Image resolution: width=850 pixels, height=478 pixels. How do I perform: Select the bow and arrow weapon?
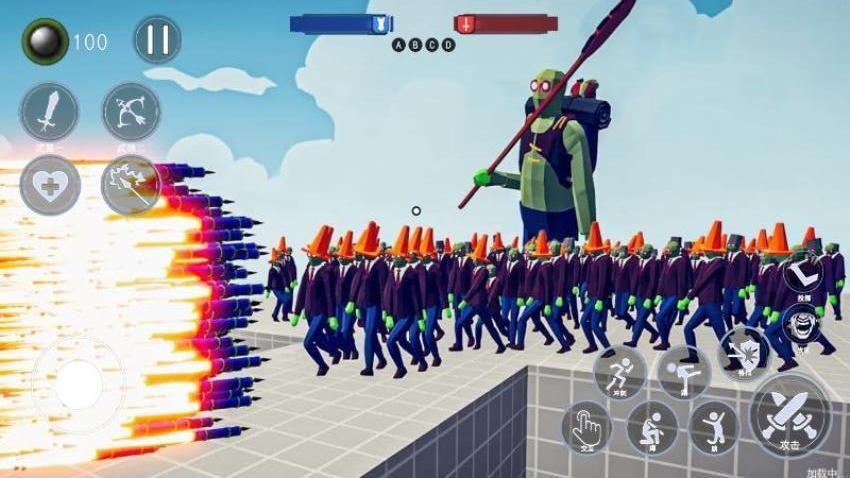pyautogui.click(x=131, y=111)
